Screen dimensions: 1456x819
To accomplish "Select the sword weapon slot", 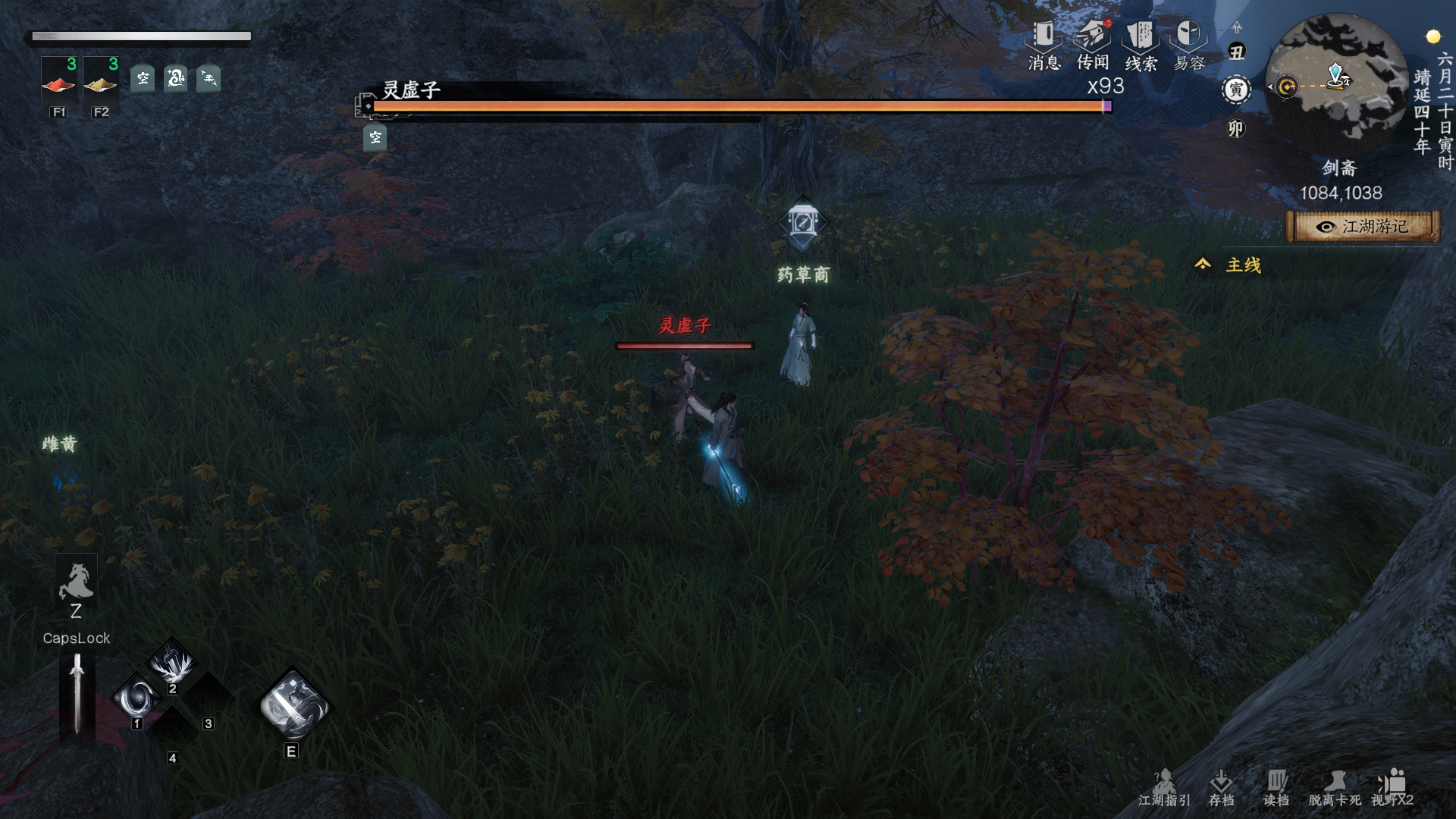I will click(77, 694).
